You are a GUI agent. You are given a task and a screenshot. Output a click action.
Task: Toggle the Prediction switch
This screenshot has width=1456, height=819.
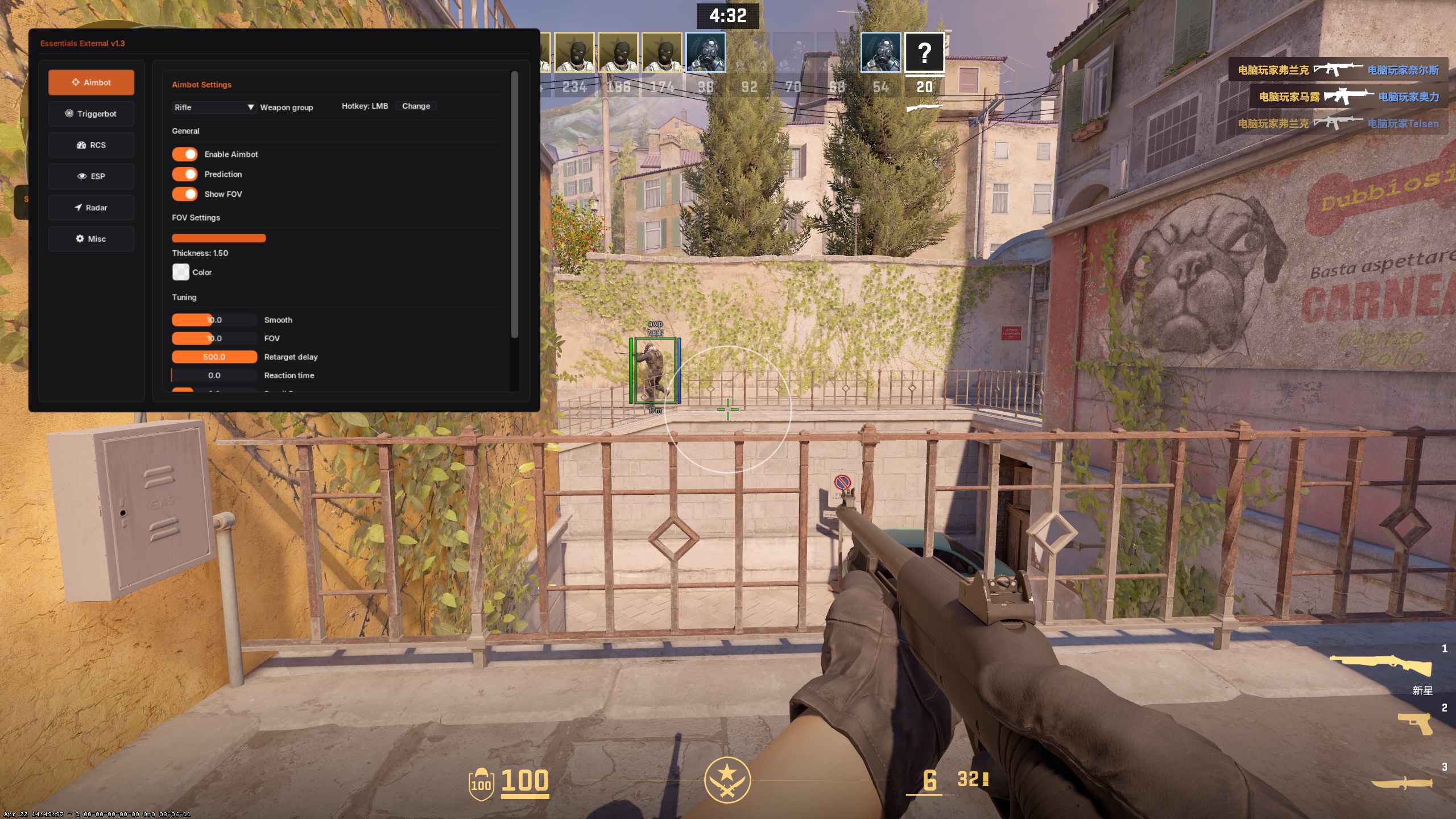[185, 174]
